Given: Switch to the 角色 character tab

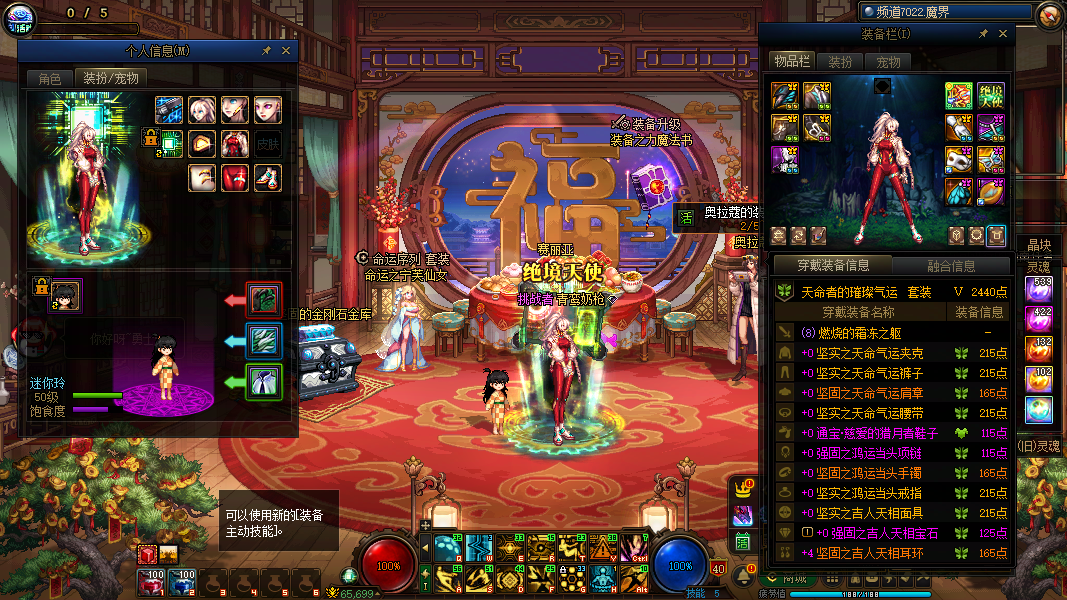Looking at the screenshot, I should [x=50, y=78].
